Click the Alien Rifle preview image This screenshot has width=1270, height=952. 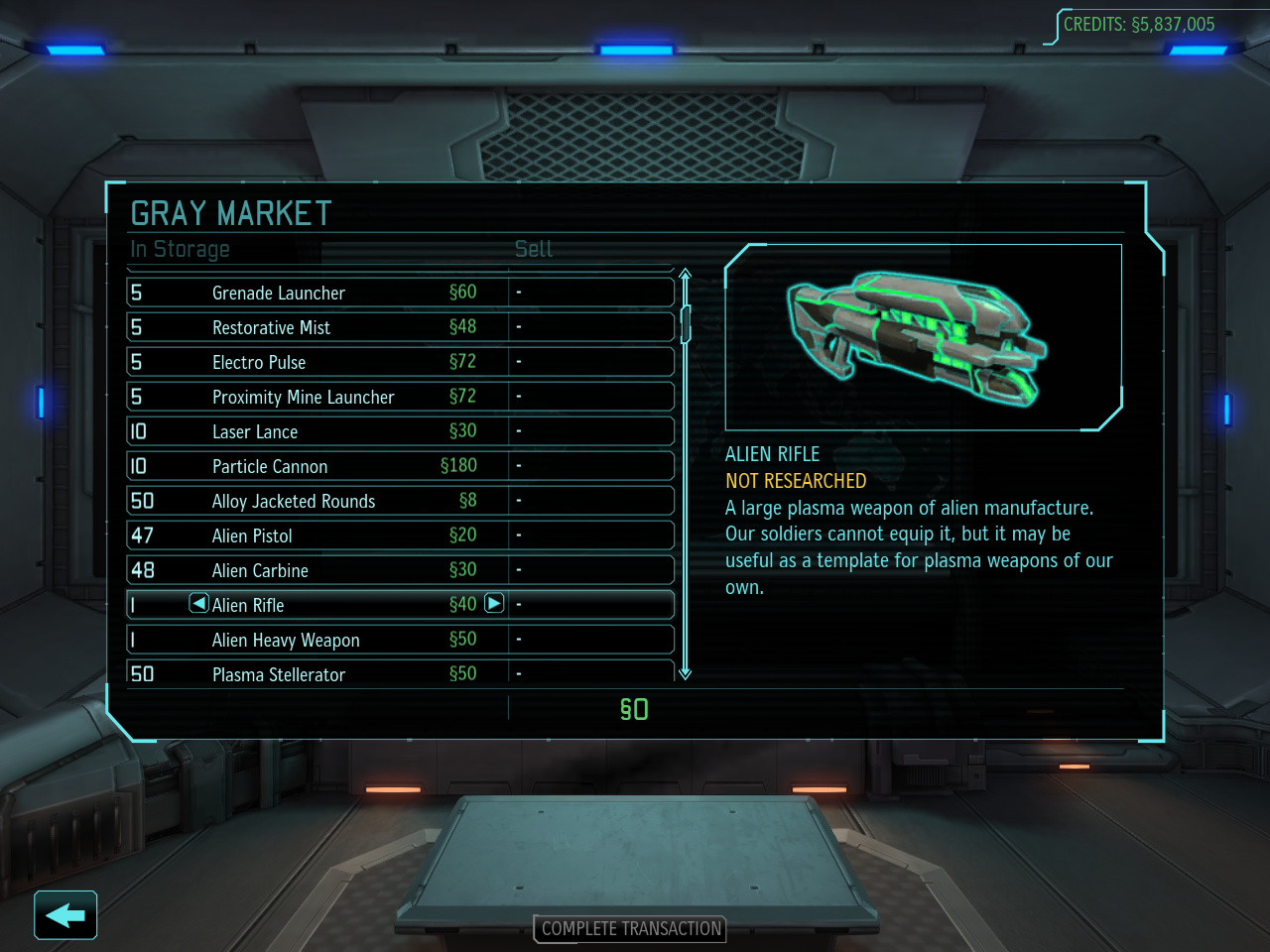924,335
